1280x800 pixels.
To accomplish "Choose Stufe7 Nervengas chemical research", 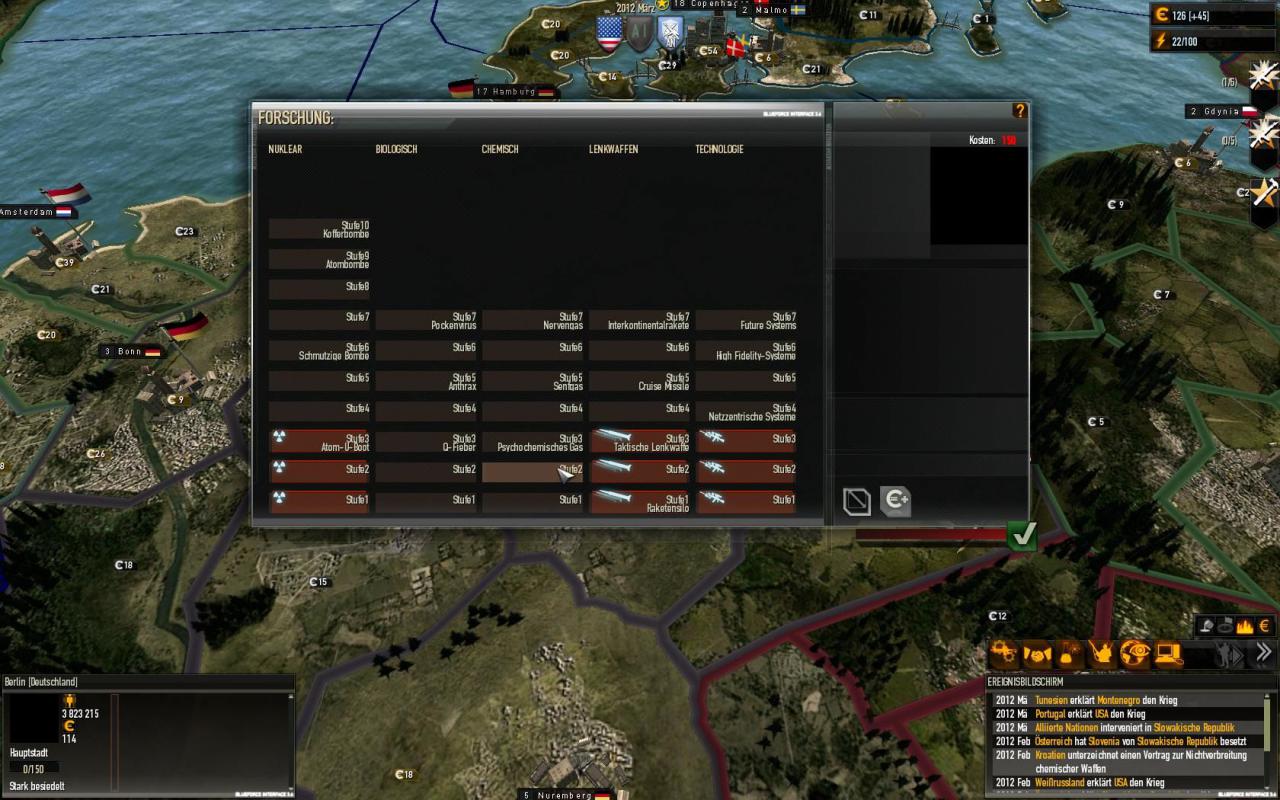I will pos(533,321).
